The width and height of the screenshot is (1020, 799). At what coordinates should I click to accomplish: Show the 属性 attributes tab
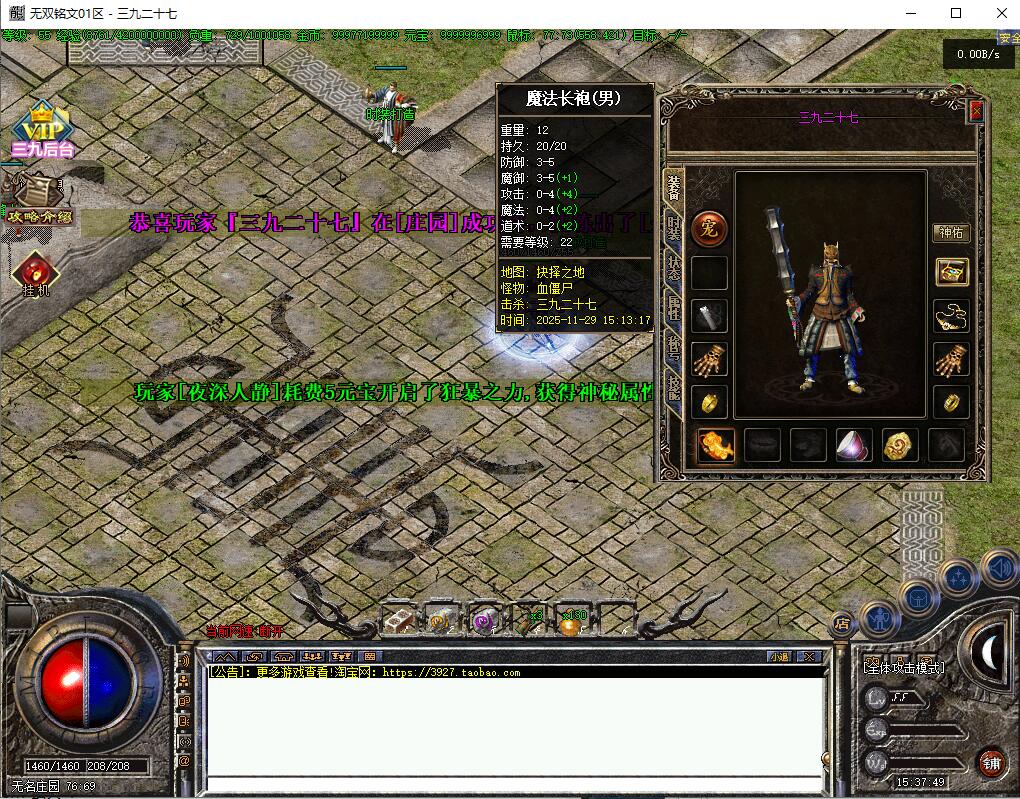pyautogui.click(x=674, y=312)
